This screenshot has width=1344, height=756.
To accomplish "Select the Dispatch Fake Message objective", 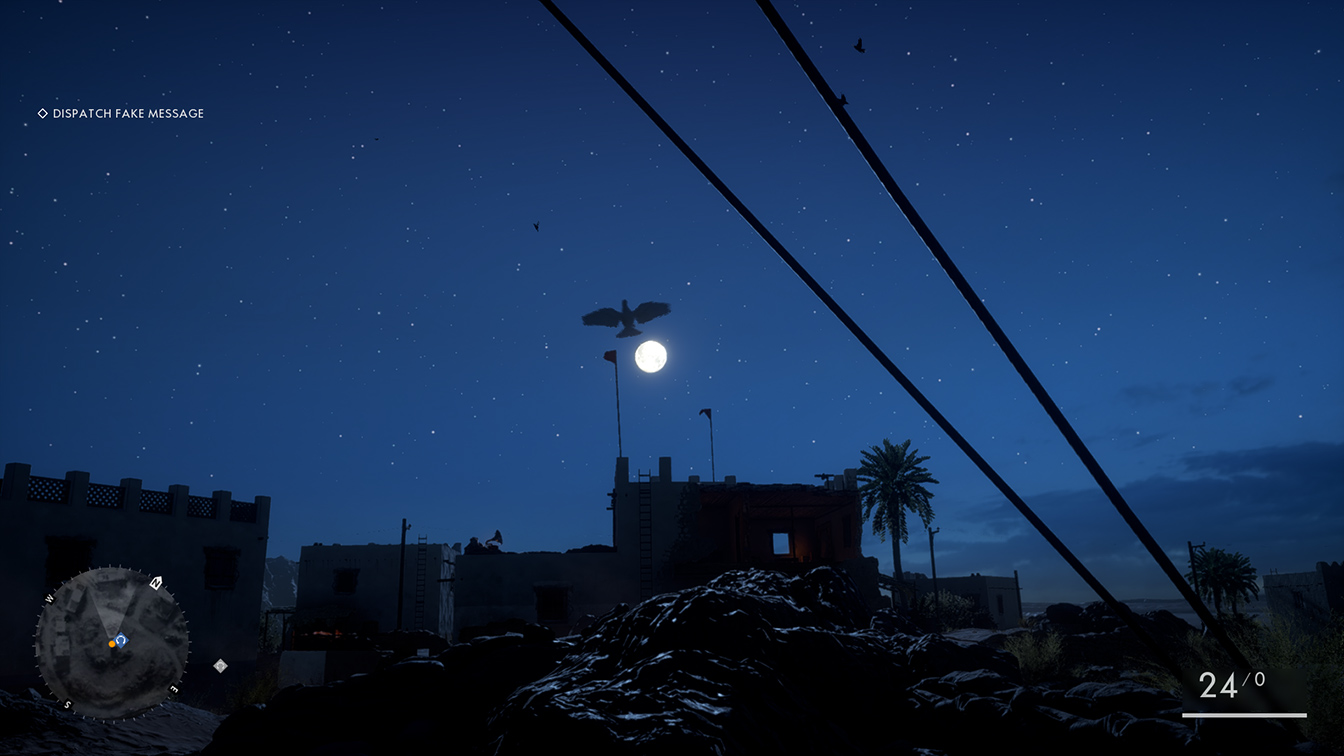I will coord(121,114).
